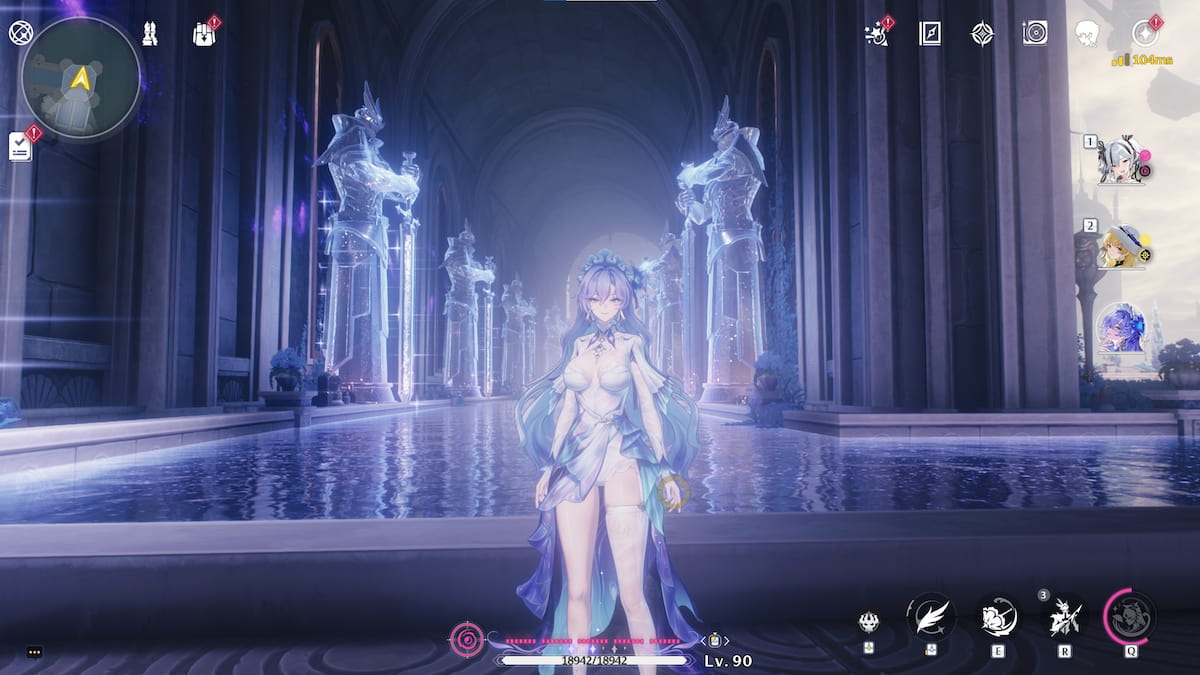Activate the feather wing skill icon
The height and width of the screenshot is (675, 1200).
click(x=930, y=617)
